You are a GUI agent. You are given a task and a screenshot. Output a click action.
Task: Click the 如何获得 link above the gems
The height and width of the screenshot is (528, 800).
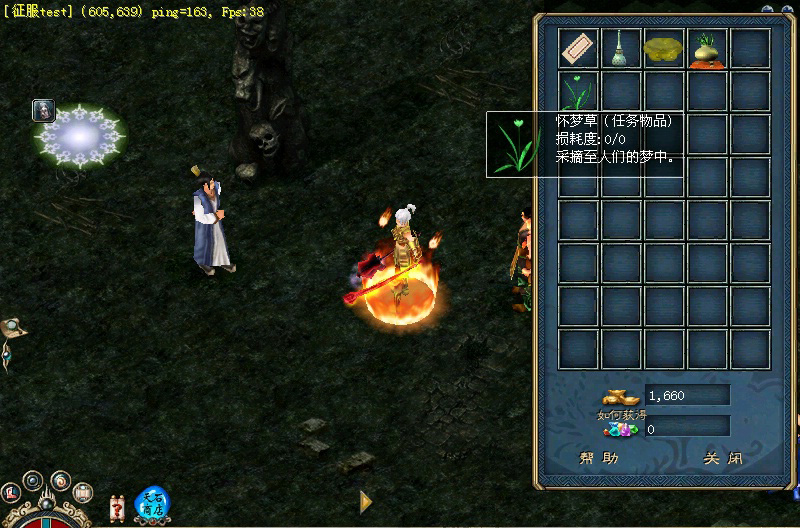click(x=616, y=415)
